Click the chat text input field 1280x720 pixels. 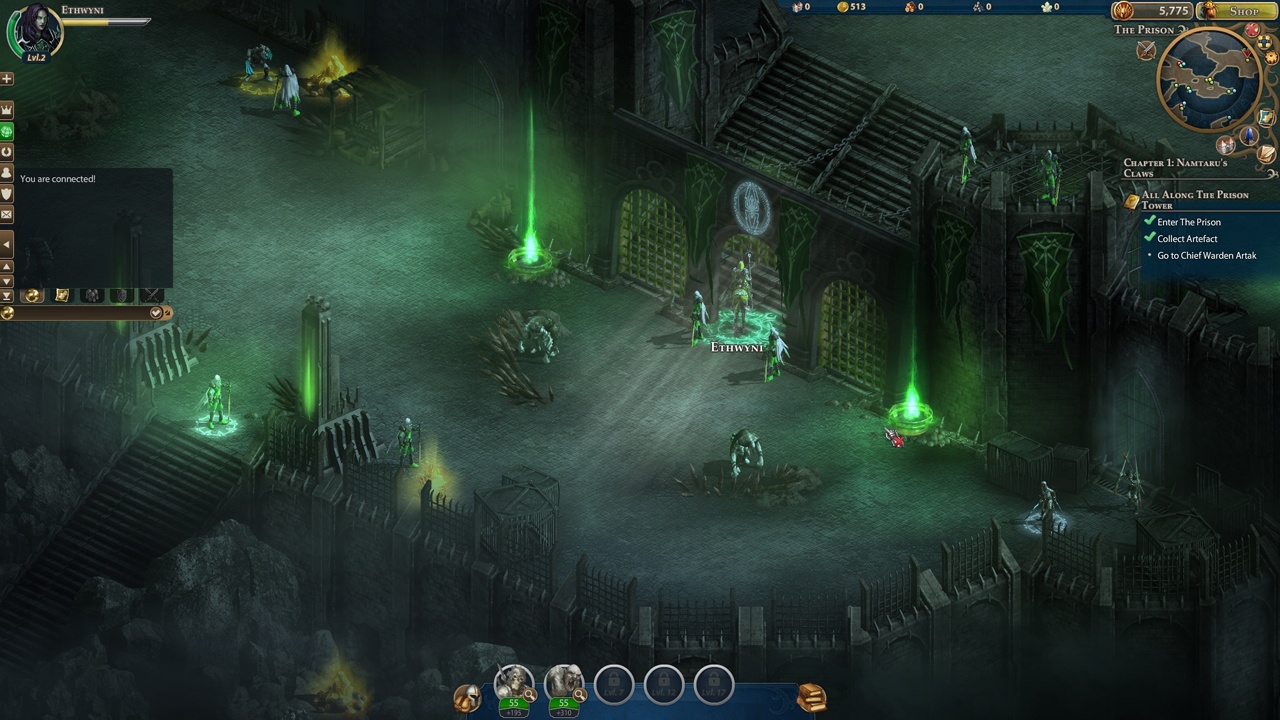click(80, 313)
